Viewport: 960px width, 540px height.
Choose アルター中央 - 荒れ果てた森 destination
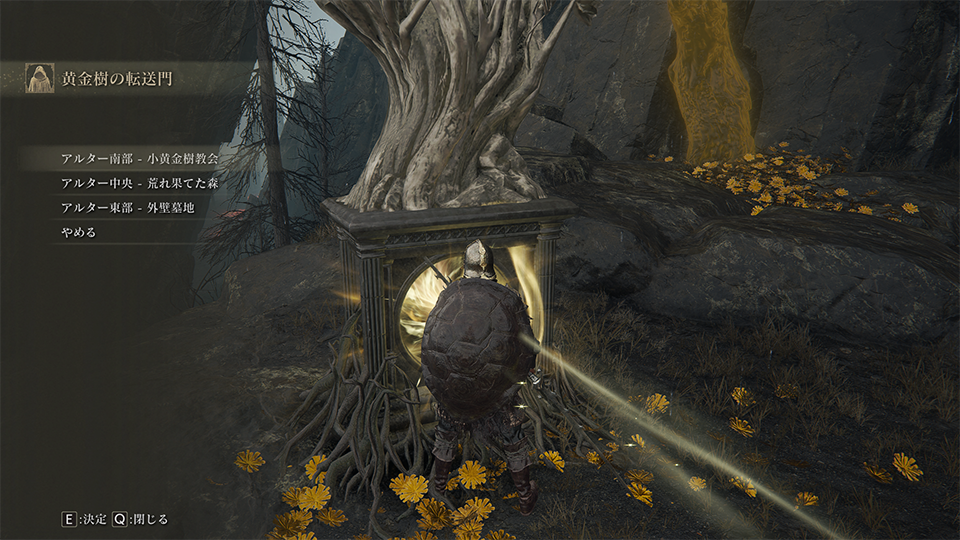tap(139, 183)
